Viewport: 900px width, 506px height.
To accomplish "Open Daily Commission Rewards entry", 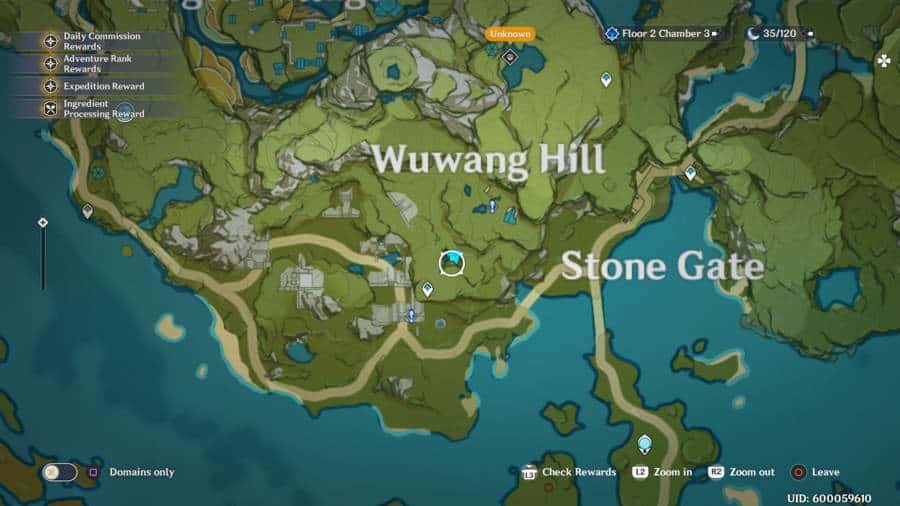I will pos(95,41).
